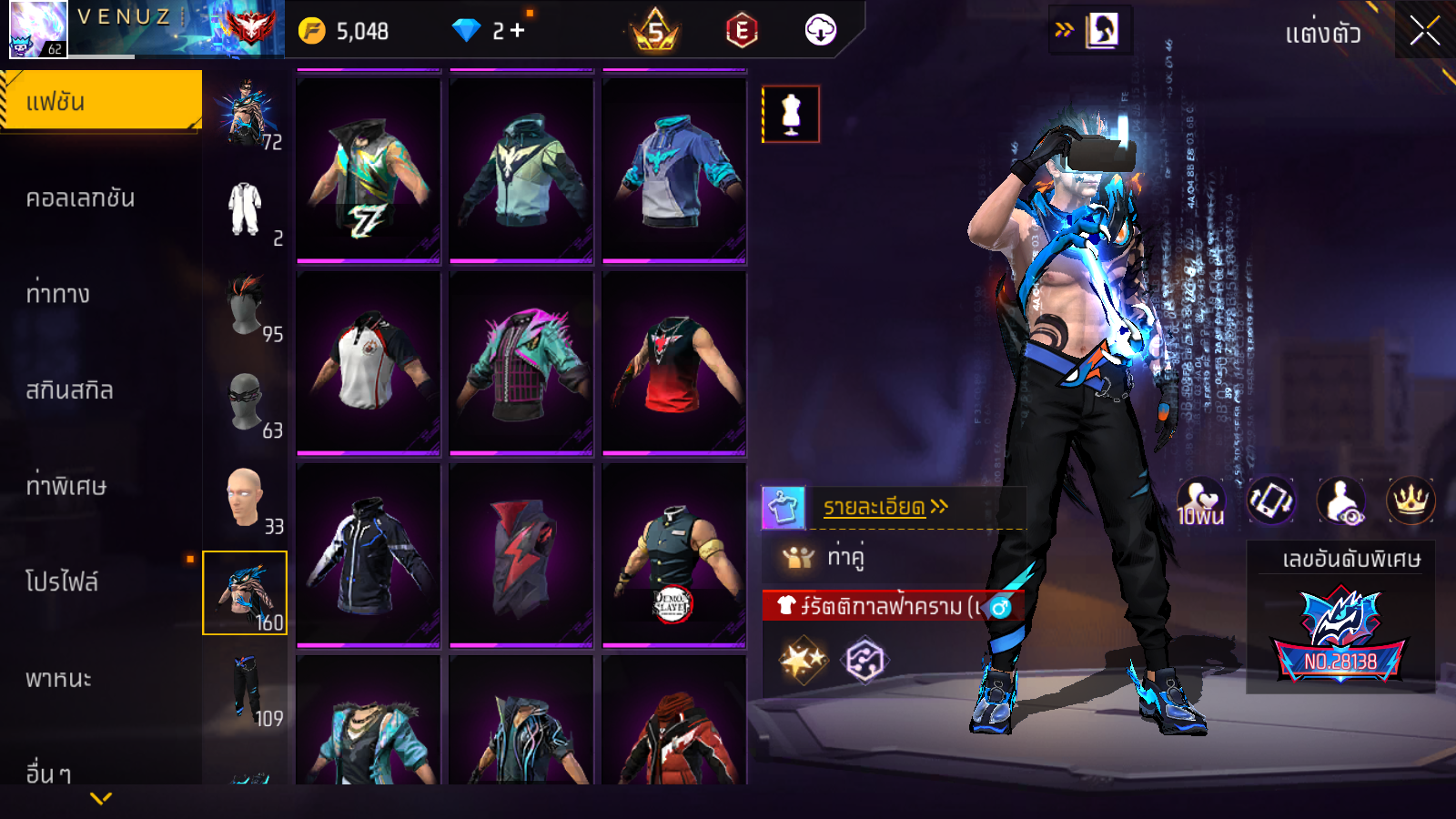Choose the teal pink spiked jacket
This screenshot has height=819, width=1456.
coord(521,363)
